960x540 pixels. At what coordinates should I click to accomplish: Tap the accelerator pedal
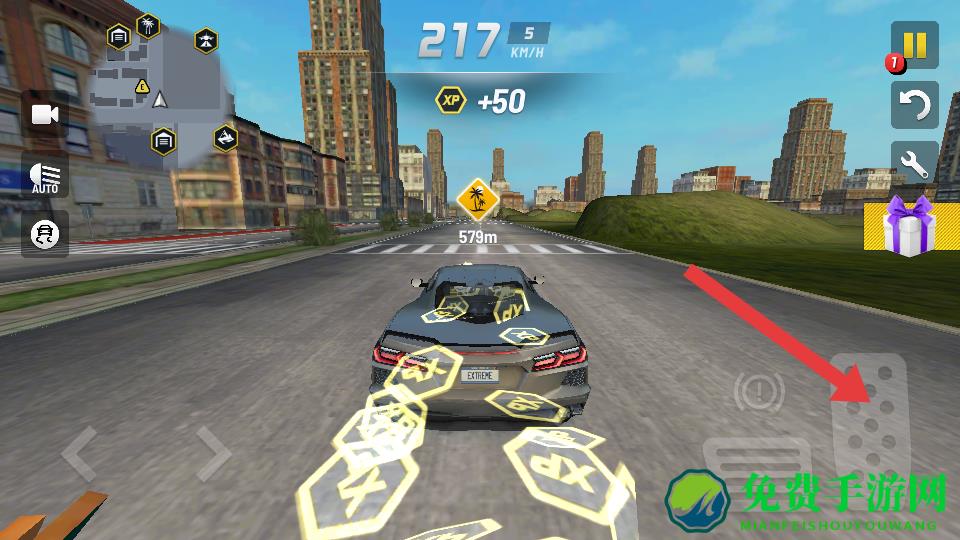click(870, 420)
